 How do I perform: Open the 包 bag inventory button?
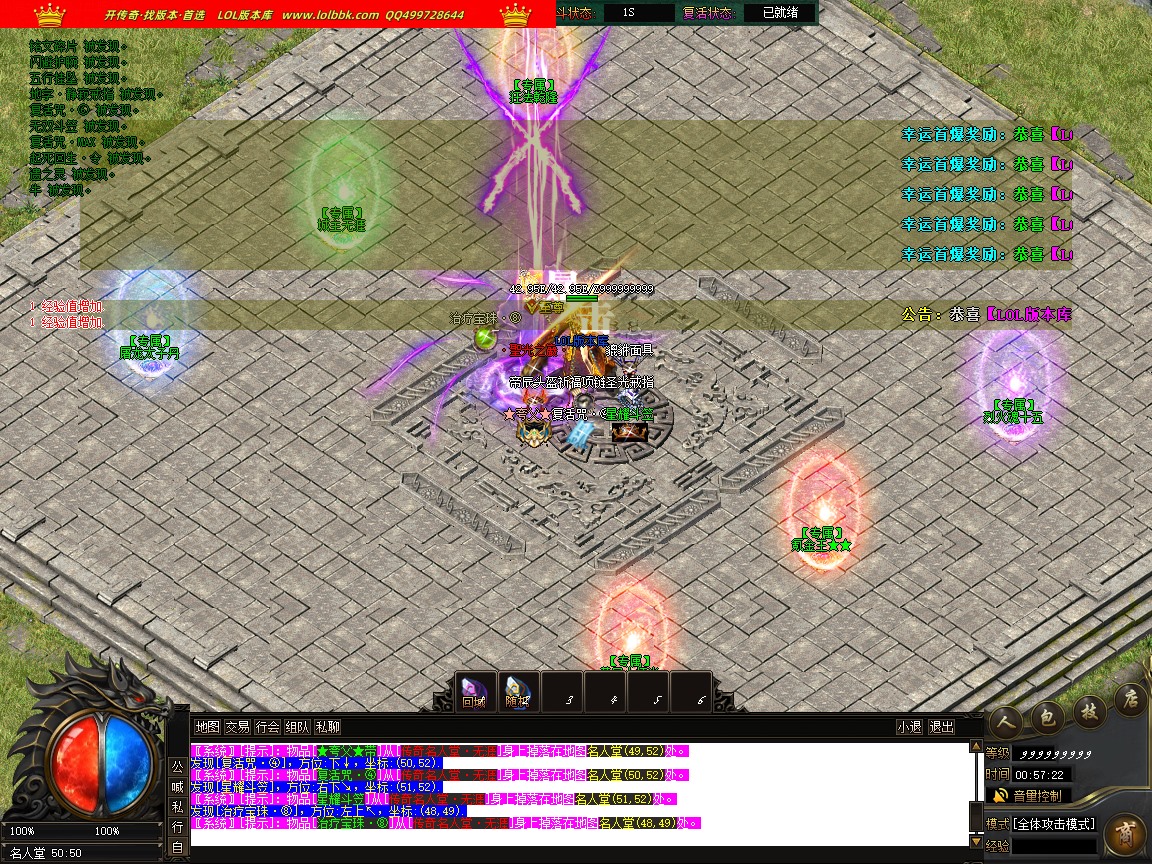coord(1048,715)
